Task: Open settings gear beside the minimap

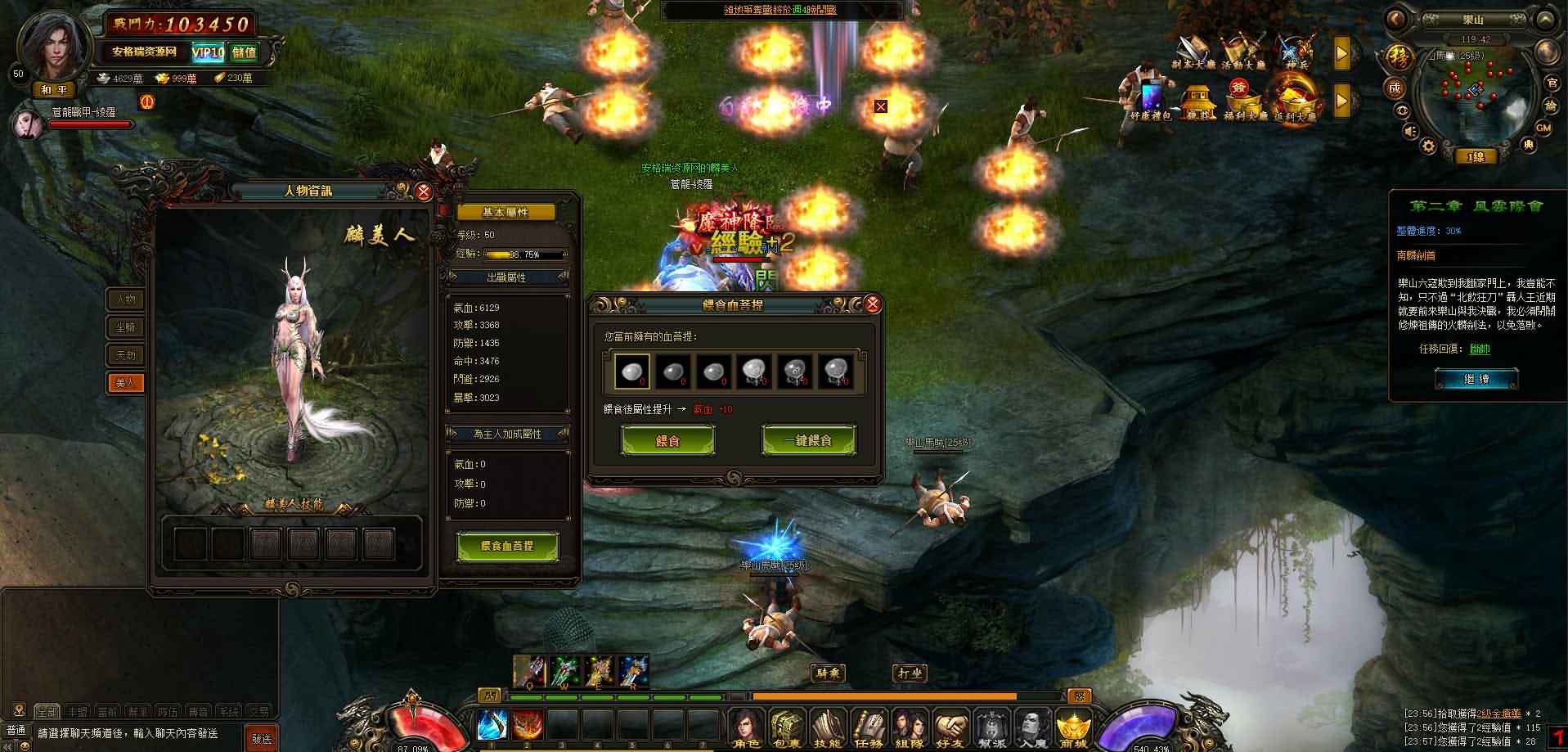Action: click(1427, 146)
